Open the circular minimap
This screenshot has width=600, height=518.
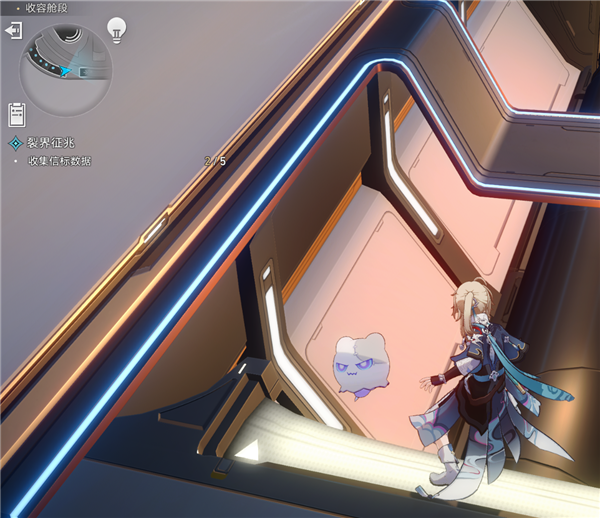[66, 70]
